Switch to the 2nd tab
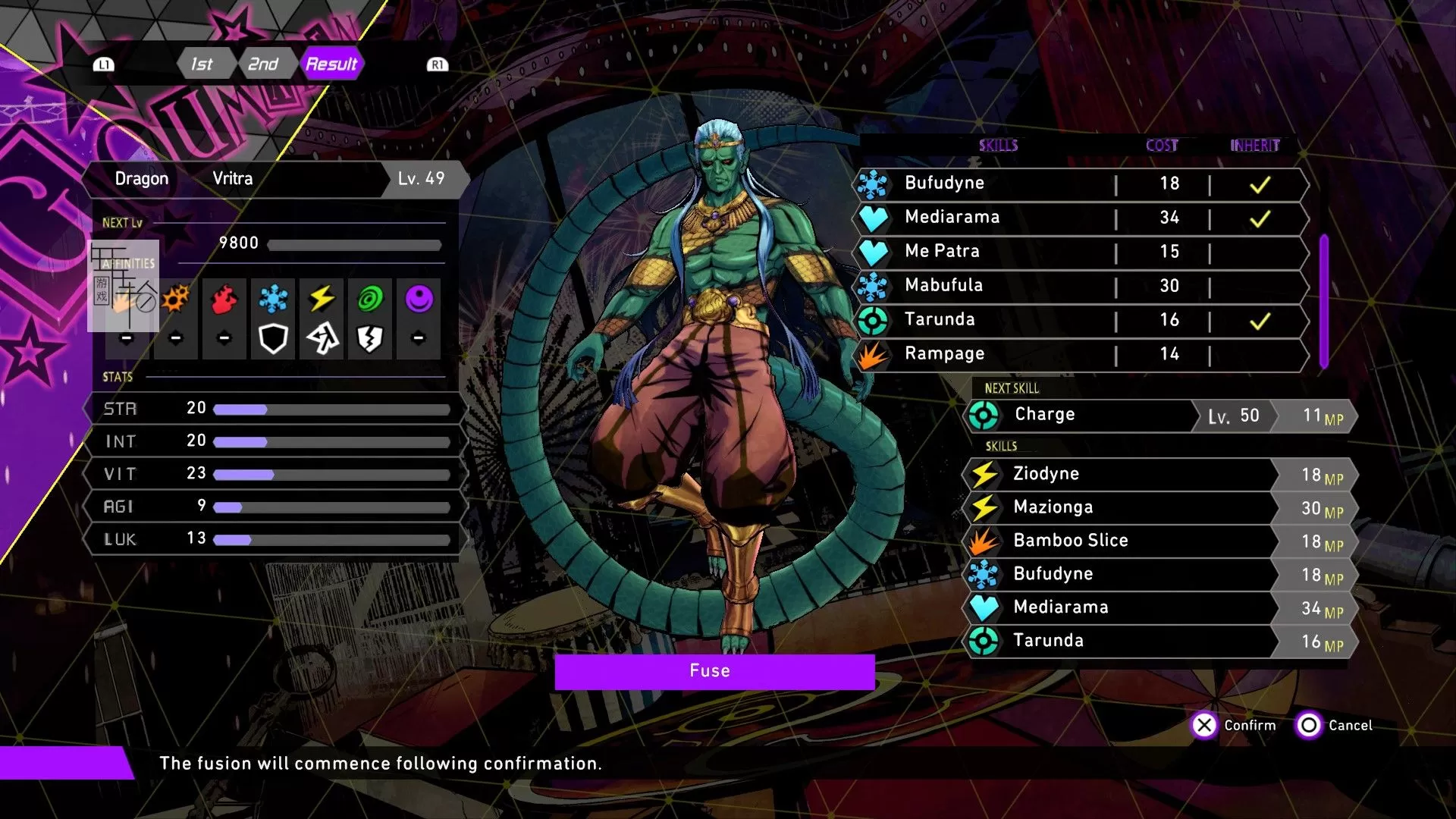Screen dimensions: 1456x819 (x=263, y=64)
